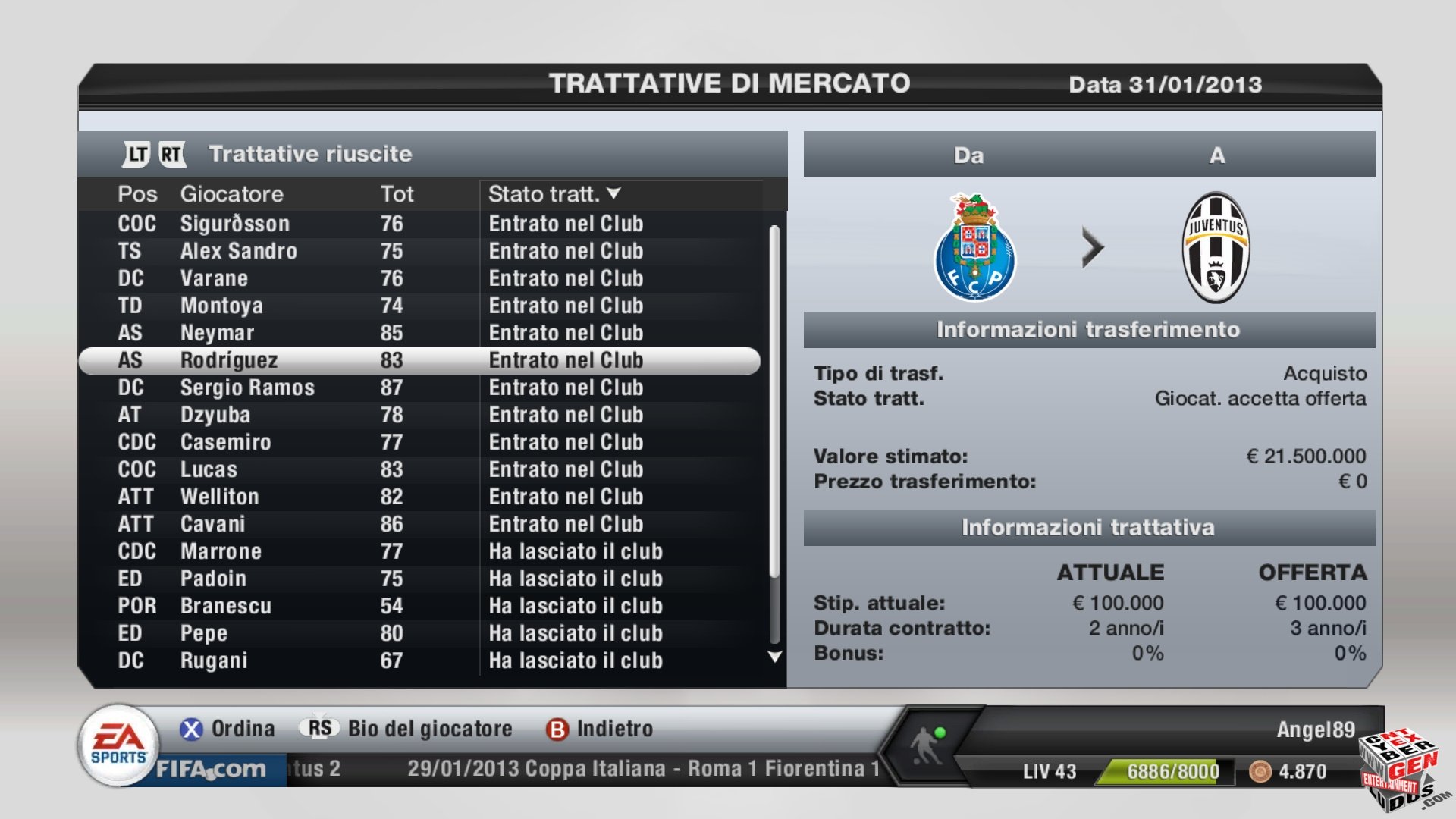Select Sergio Ramos in the list
The image size is (1456, 819).
coord(247,388)
